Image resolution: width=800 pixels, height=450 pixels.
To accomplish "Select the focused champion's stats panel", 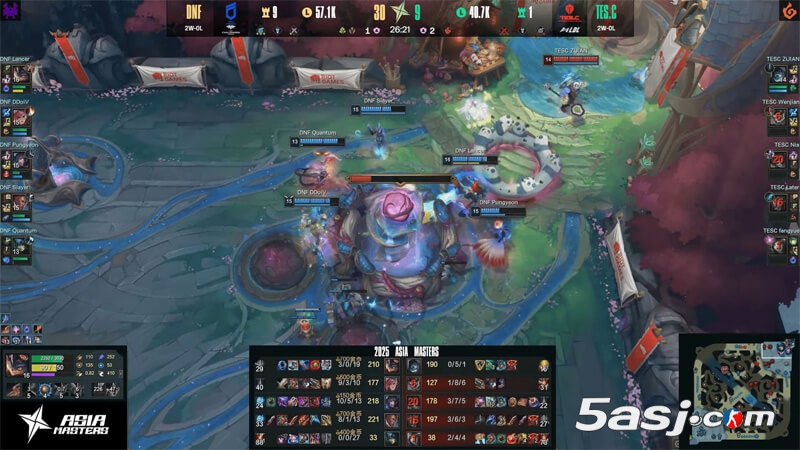I will (66, 370).
